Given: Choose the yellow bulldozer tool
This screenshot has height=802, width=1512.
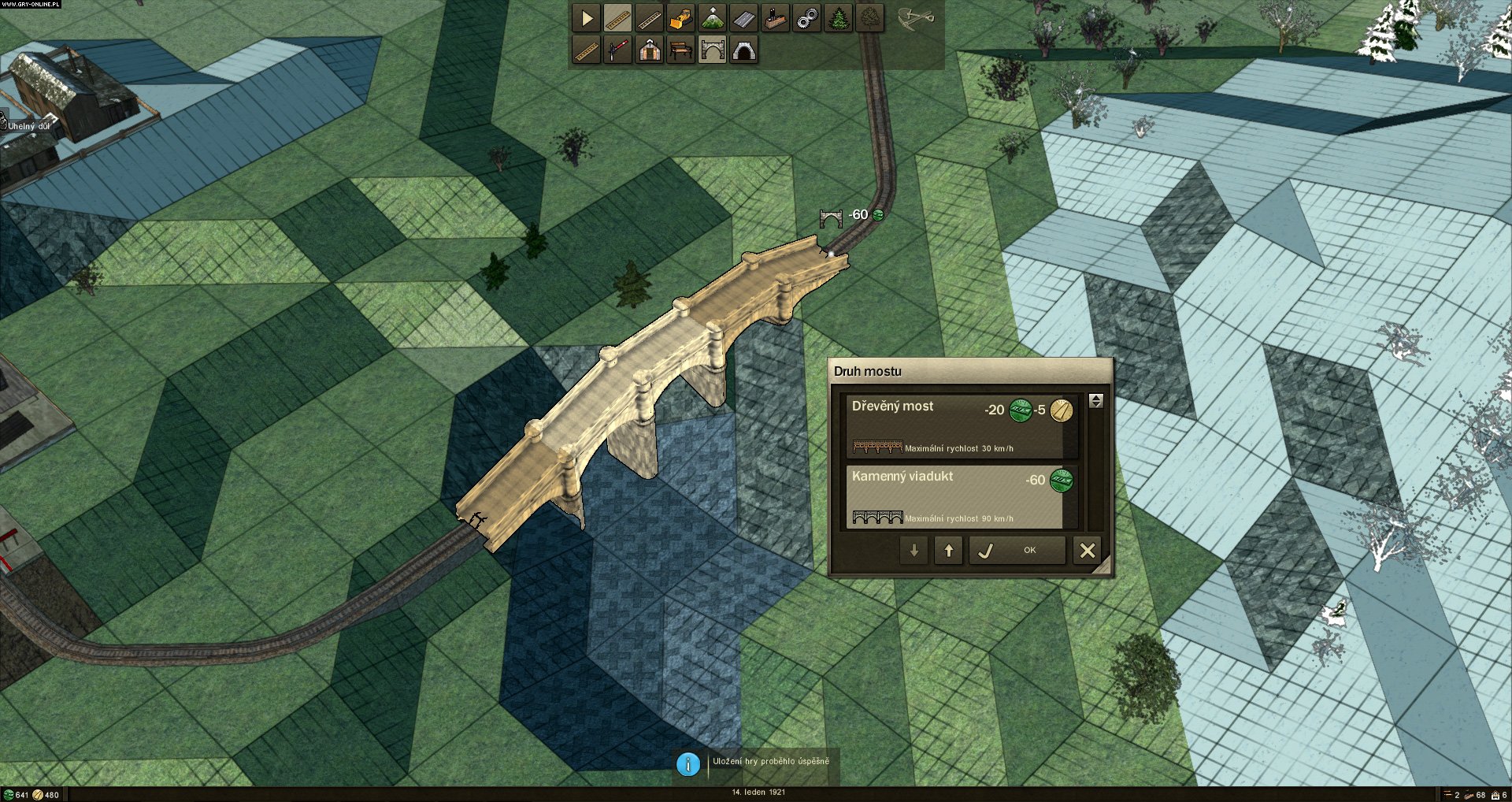Looking at the screenshot, I should pos(681,19).
